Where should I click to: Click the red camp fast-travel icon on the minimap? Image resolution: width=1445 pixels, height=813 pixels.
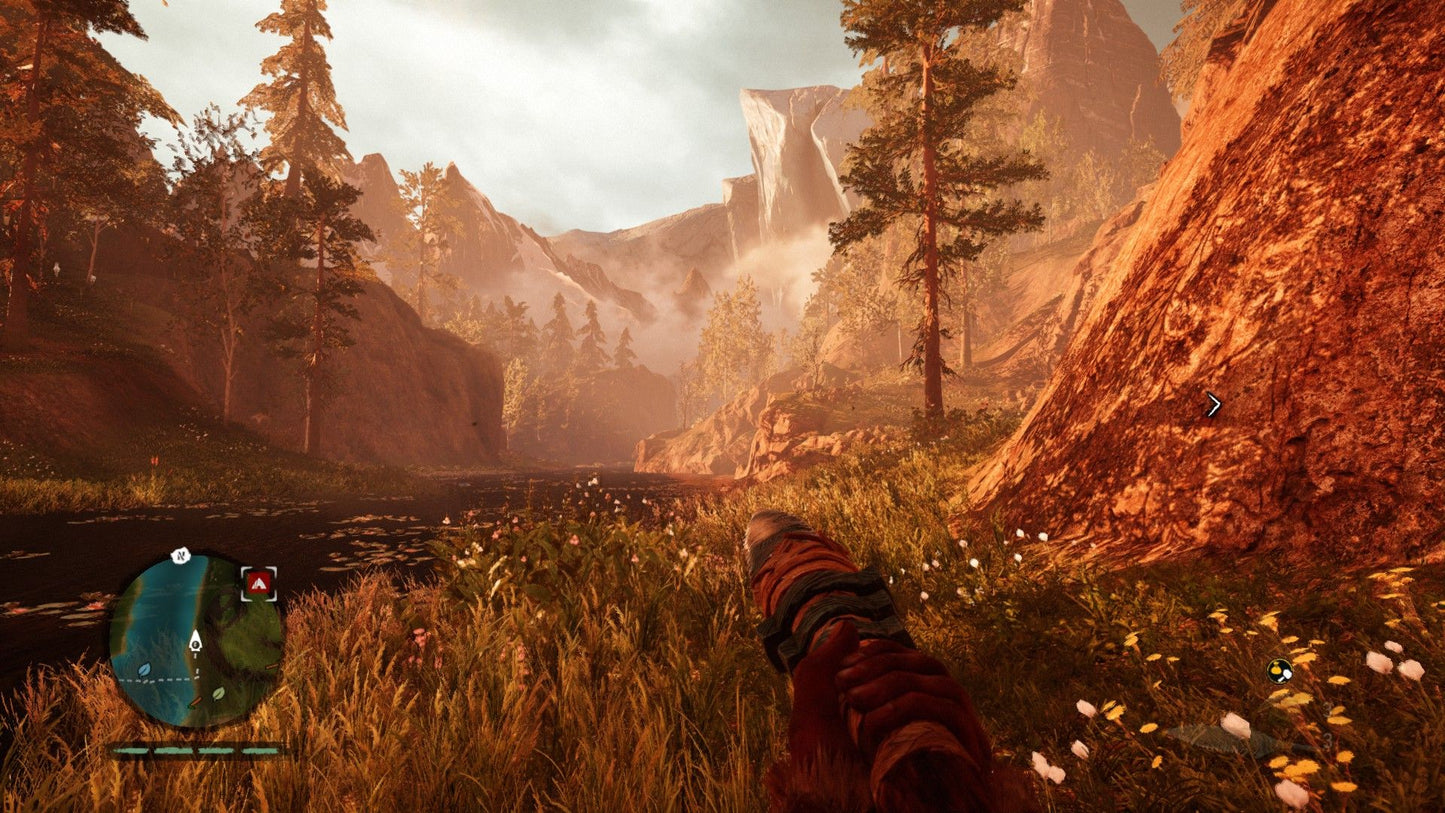[258, 583]
